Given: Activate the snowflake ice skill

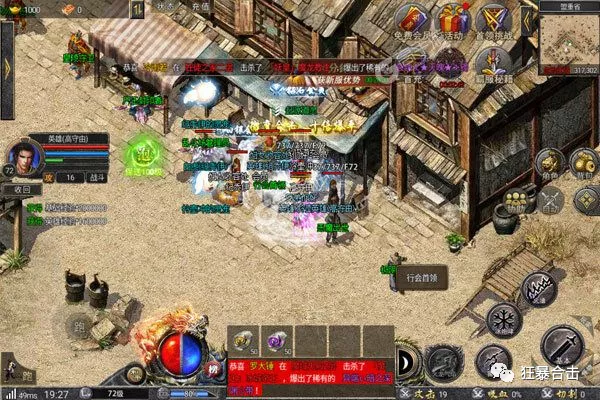Looking at the screenshot, I should (504, 320).
